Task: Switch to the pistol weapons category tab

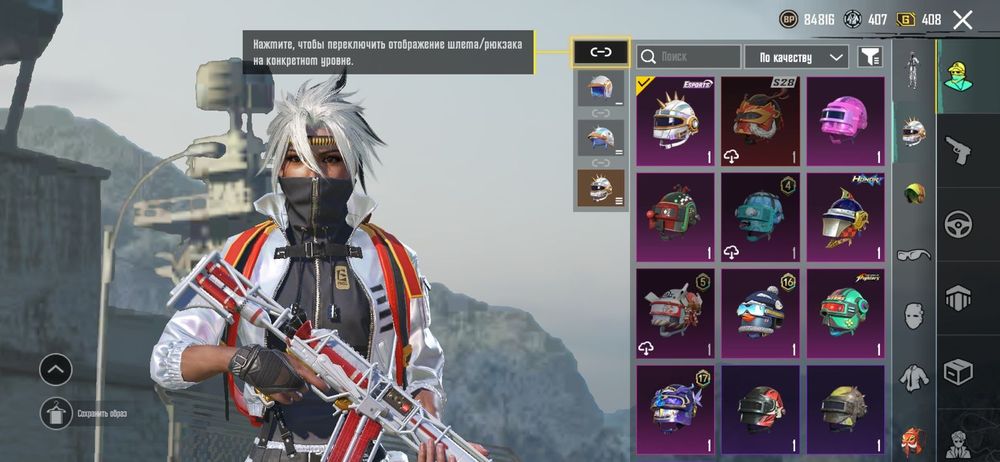Action: click(x=961, y=151)
